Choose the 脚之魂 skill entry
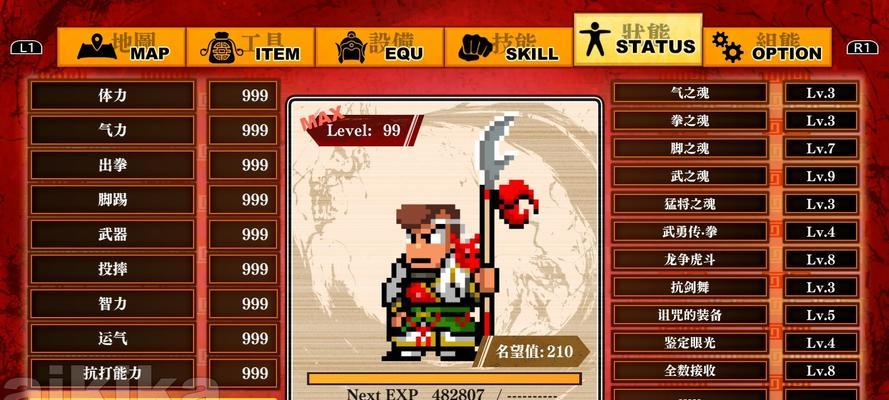 tap(690, 149)
